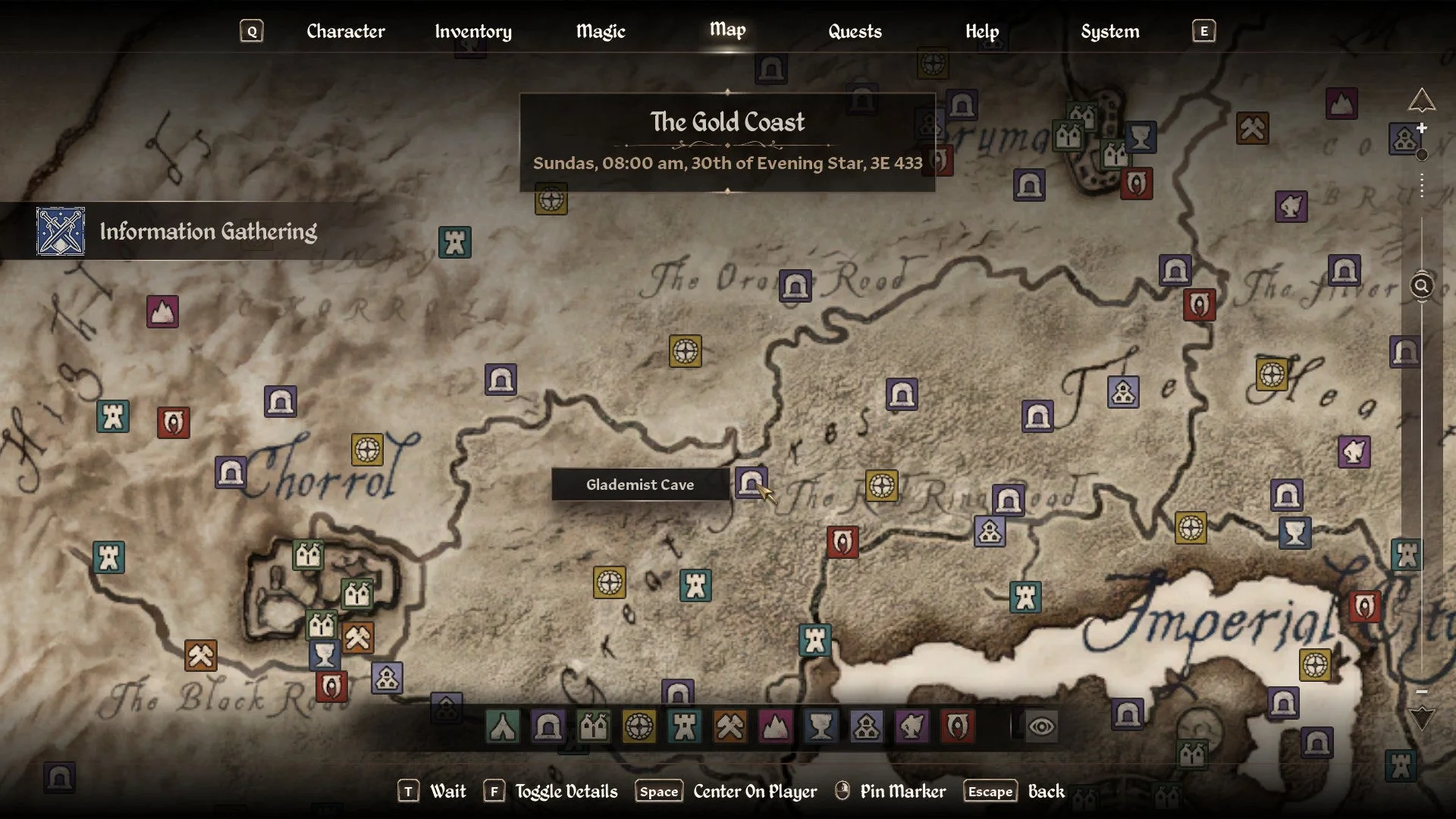The height and width of the screenshot is (819, 1456).
Task: Switch to the Quests tab
Action: (x=855, y=32)
